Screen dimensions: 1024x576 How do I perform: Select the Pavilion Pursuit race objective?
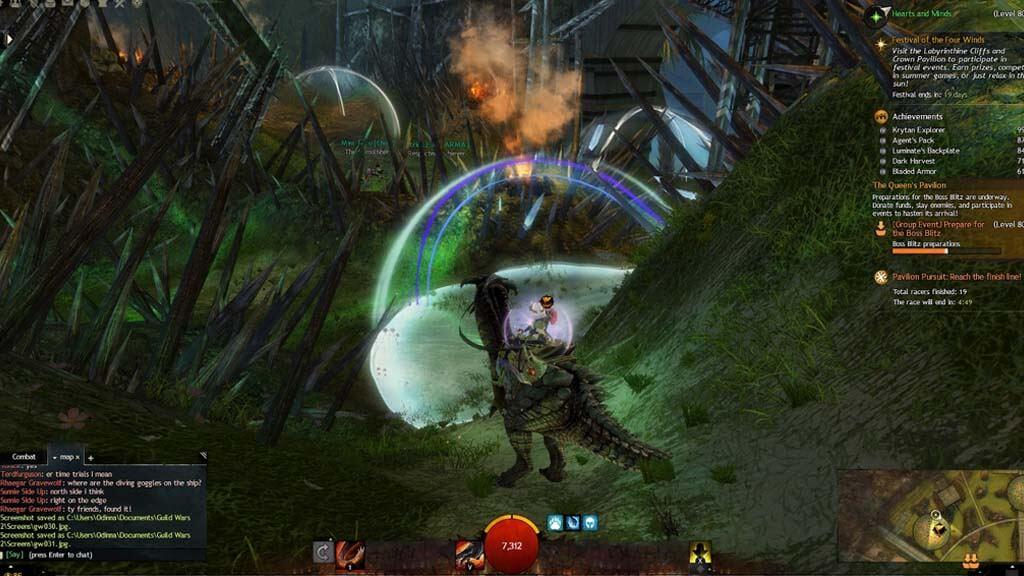click(x=956, y=276)
